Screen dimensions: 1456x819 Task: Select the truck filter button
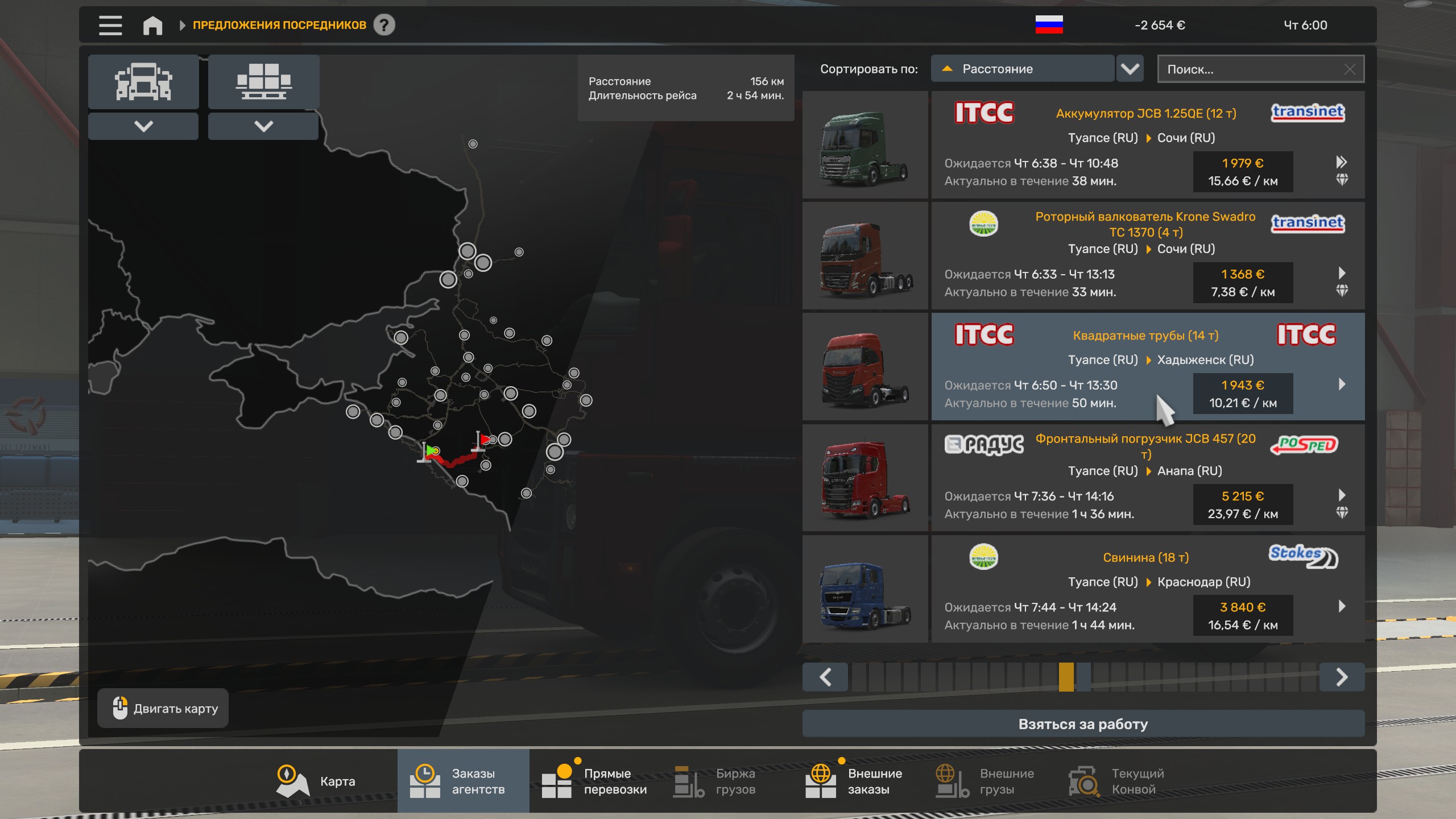click(x=143, y=82)
